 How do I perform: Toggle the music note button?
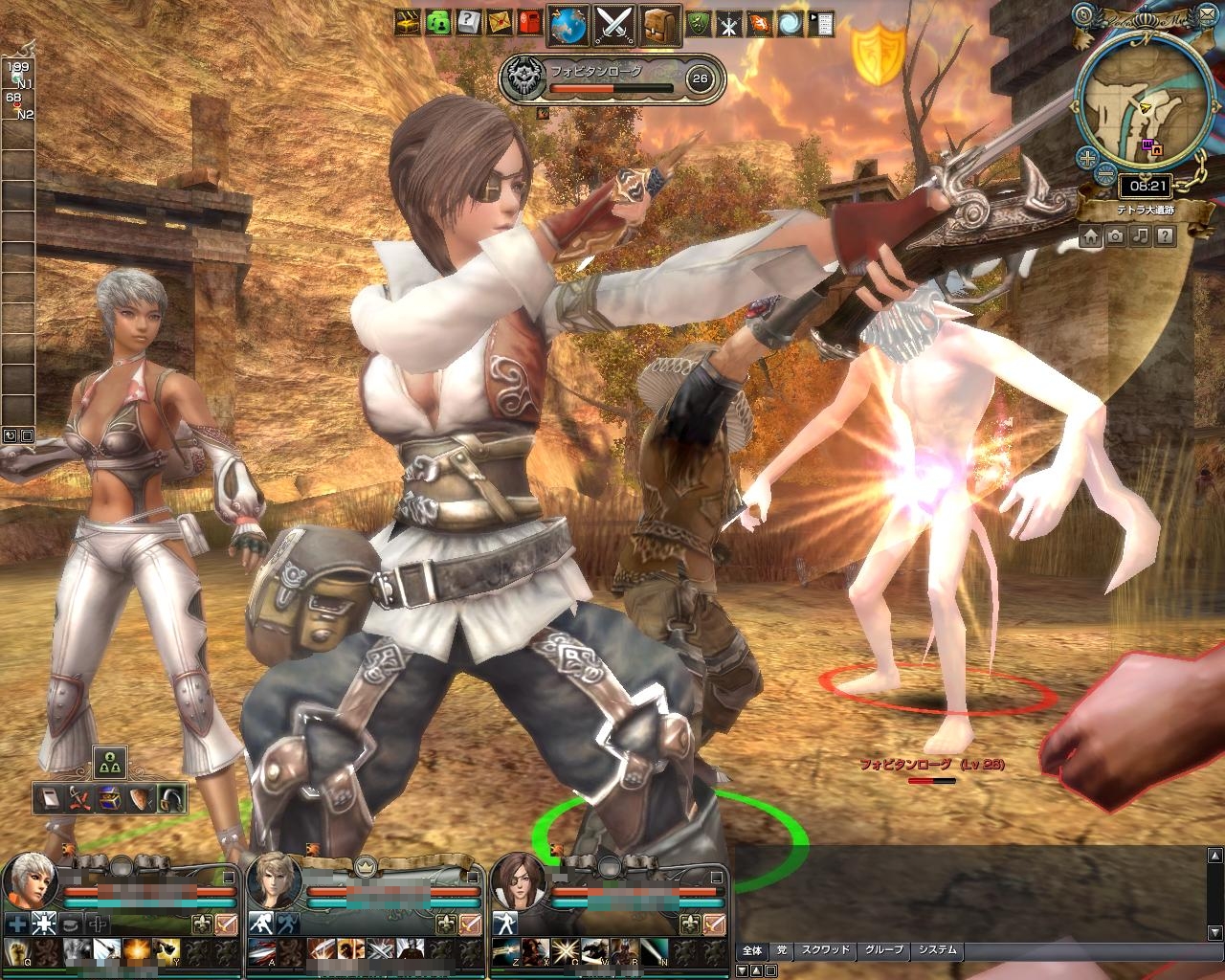(1140, 235)
